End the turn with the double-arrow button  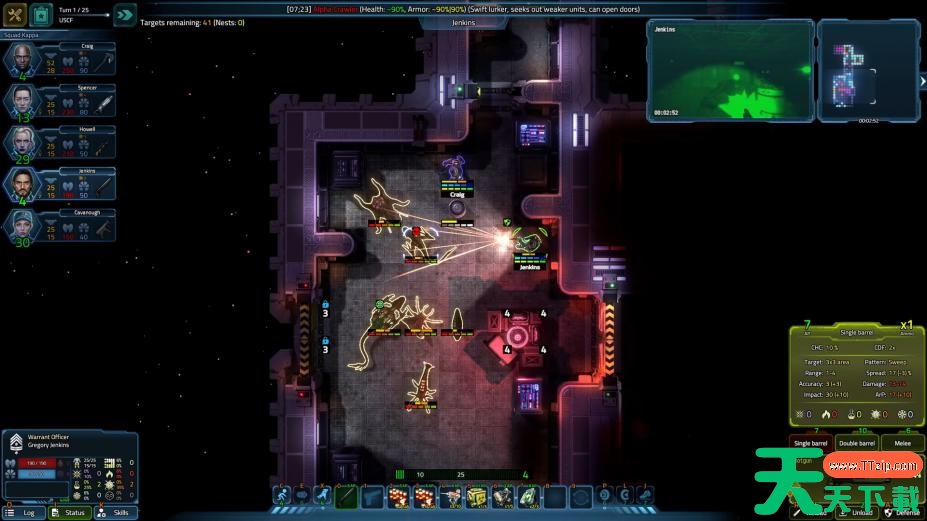(x=124, y=15)
